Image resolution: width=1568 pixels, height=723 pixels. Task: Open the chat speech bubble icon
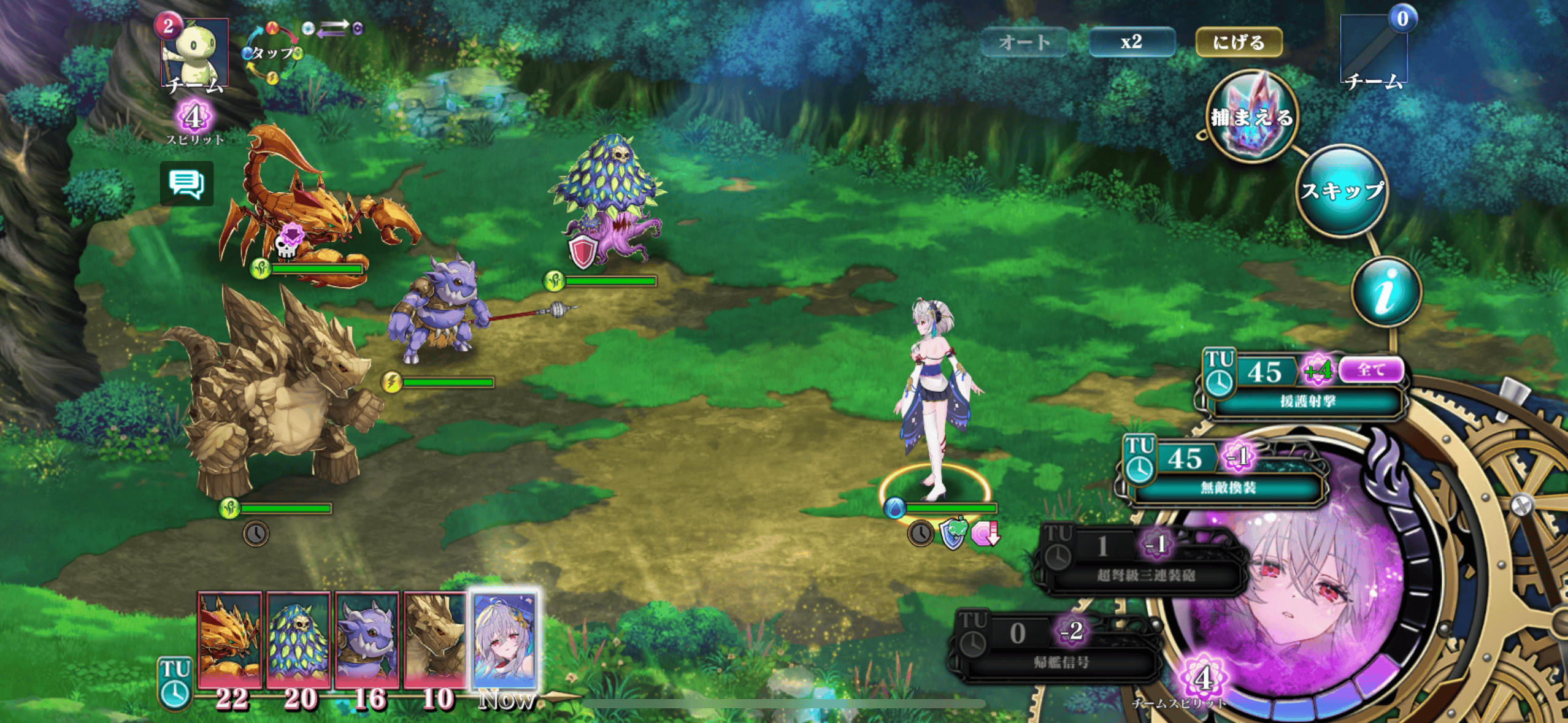click(x=186, y=183)
